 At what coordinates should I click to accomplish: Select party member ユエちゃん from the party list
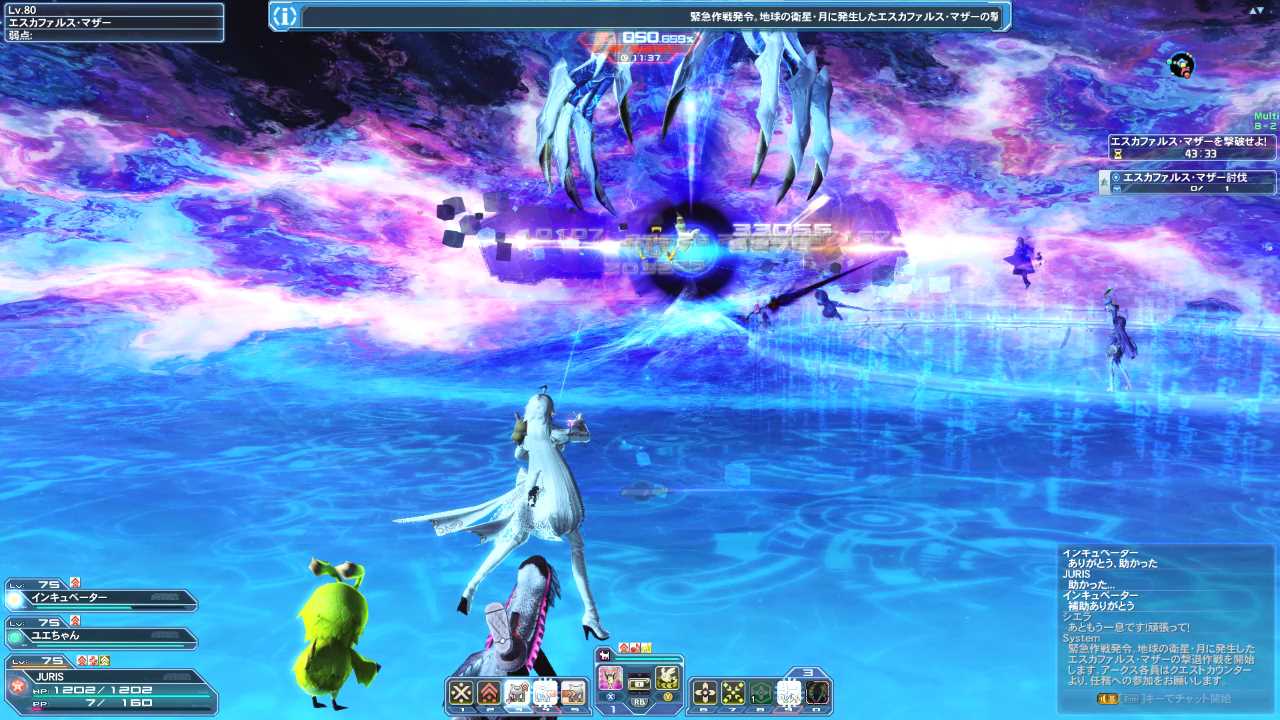(x=100, y=635)
